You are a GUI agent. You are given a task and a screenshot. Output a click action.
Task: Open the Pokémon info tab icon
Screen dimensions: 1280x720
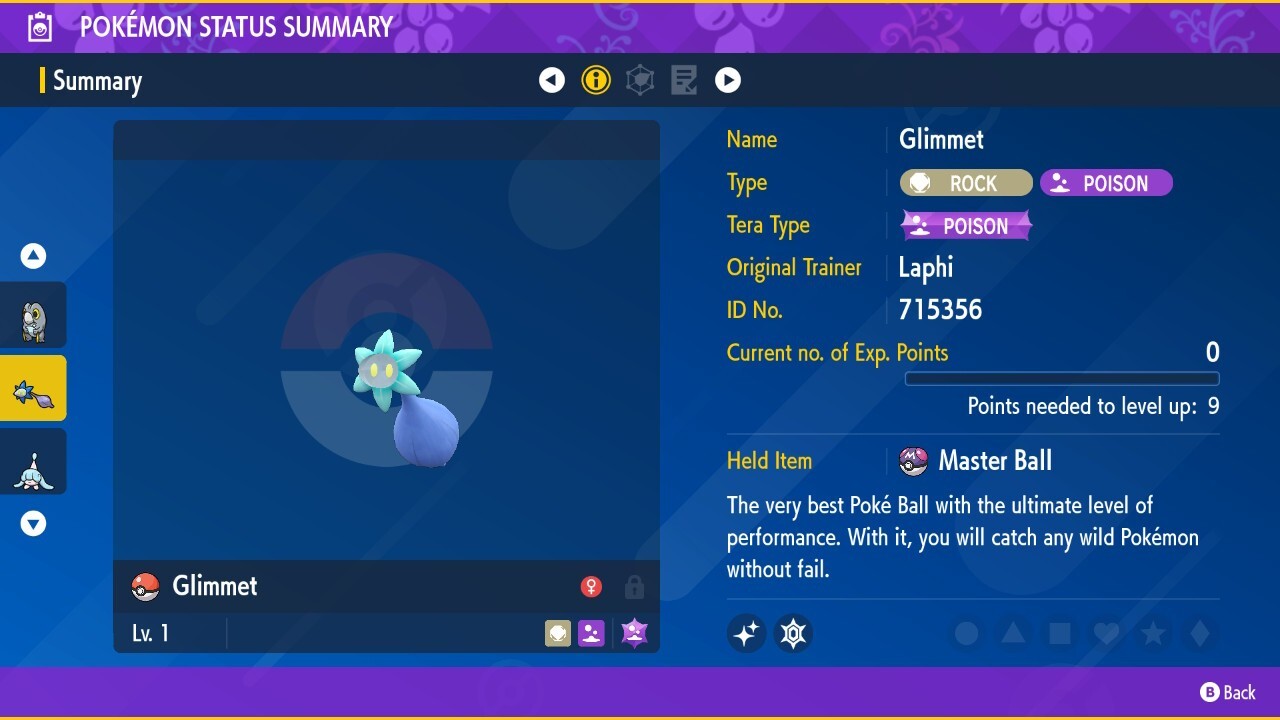(x=596, y=80)
